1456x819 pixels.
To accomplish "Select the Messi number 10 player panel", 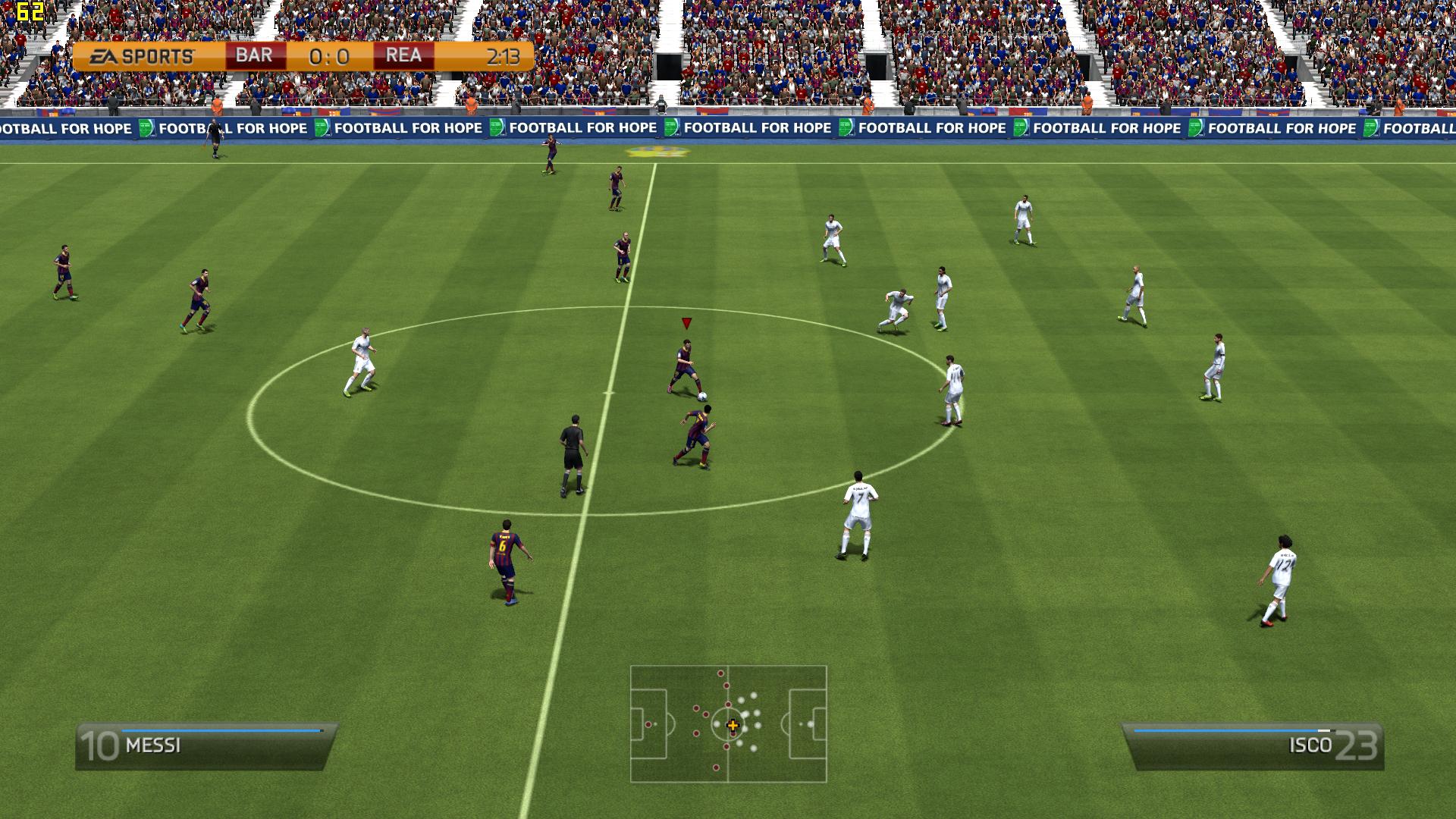I will pos(206,746).
